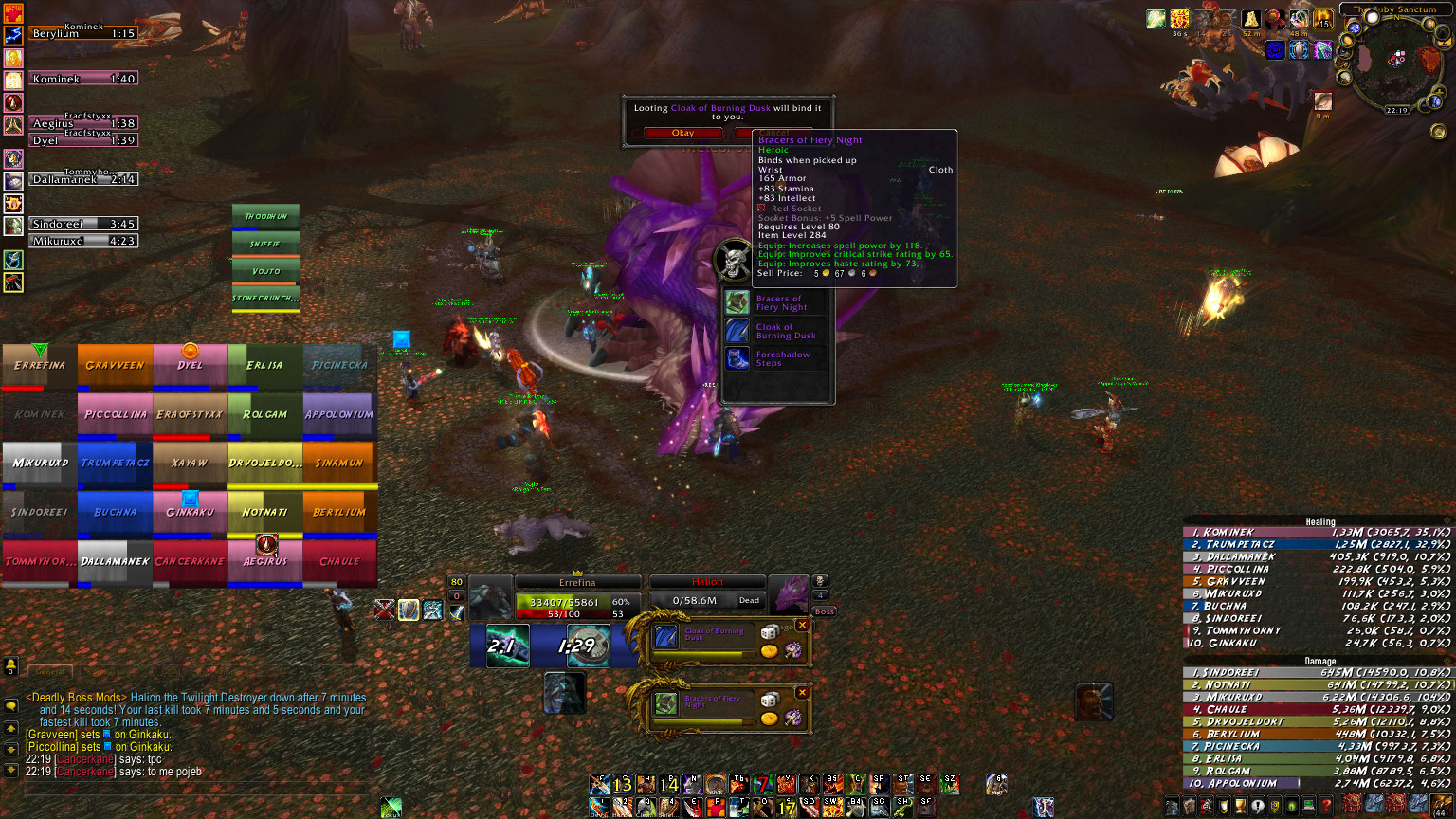This screenshot has width=1456, height=819.
Task: Select Kominek row in the Healing meter
Action: (1318, 533)
